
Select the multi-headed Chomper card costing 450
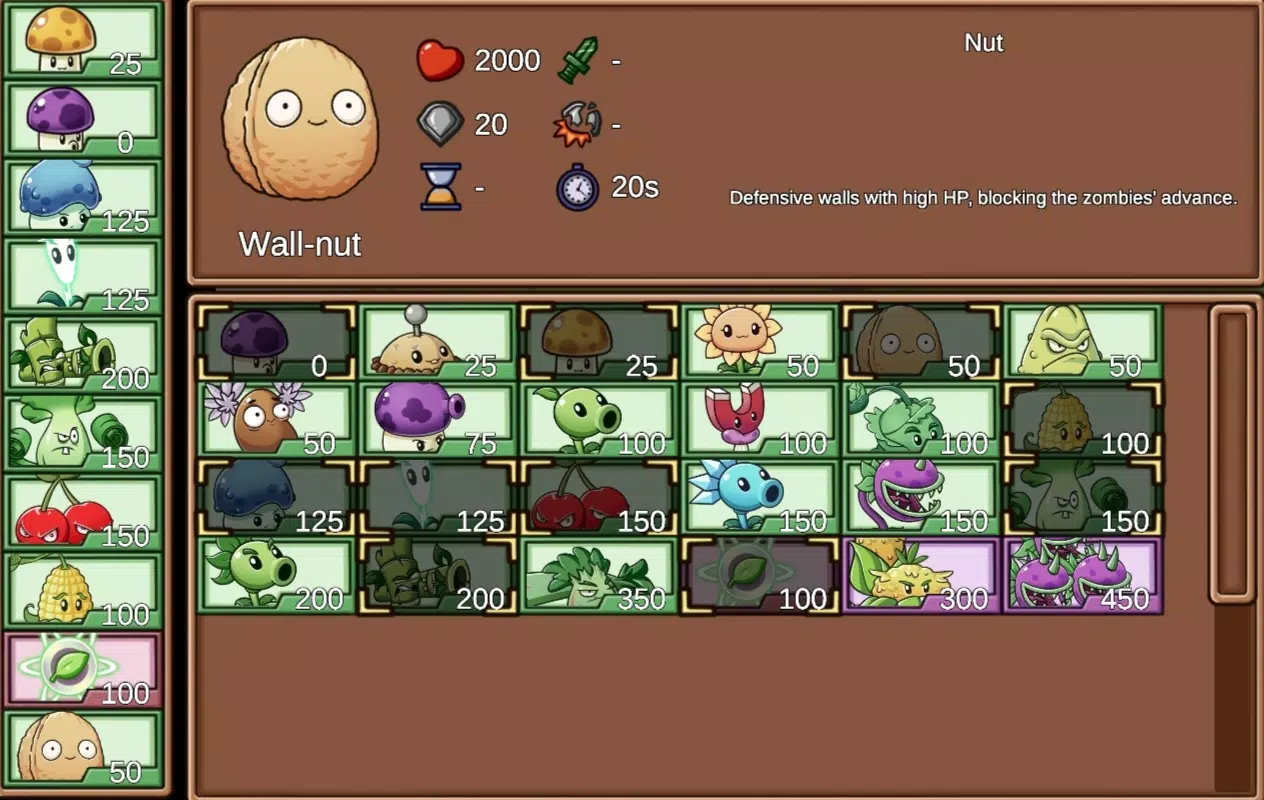pos(1082,575)
